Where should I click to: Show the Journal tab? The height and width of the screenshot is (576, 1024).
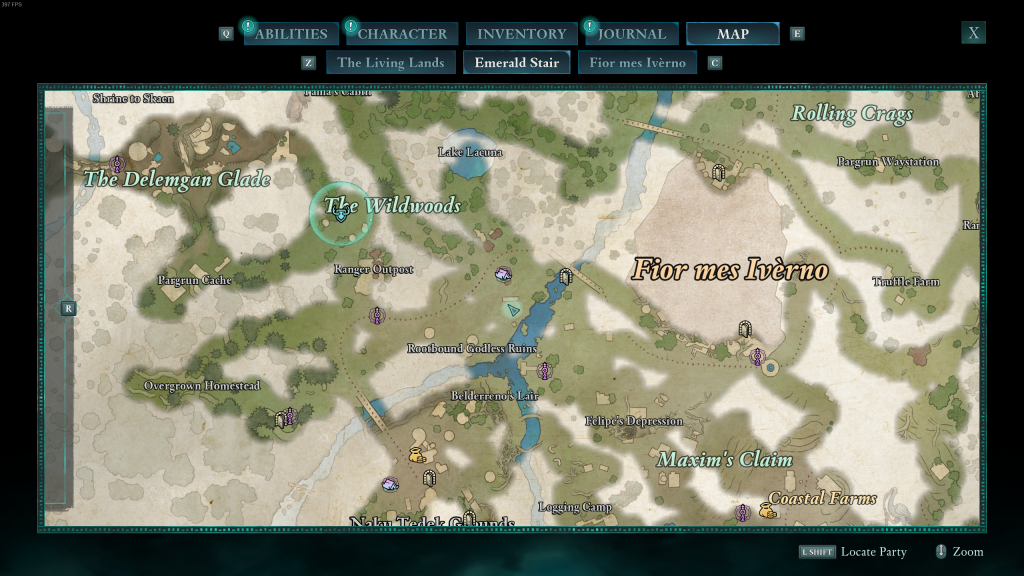632,34
